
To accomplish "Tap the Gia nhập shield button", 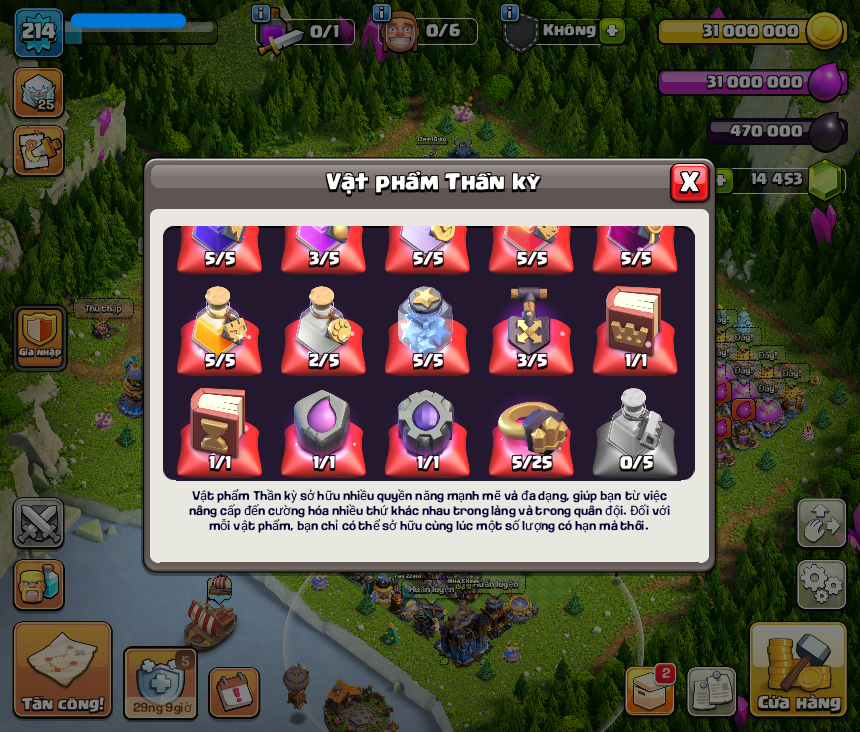I will [40, 337].
